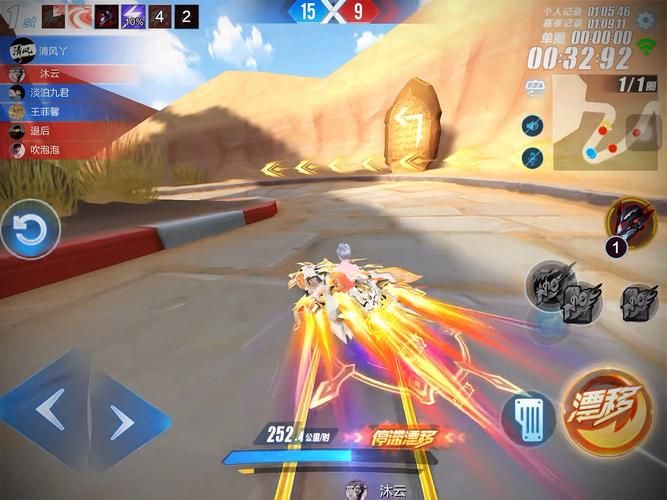The width and height of the screenshot is (667, 500).
Task: Toggle the muted microphone icon
Action: point(532,157)
